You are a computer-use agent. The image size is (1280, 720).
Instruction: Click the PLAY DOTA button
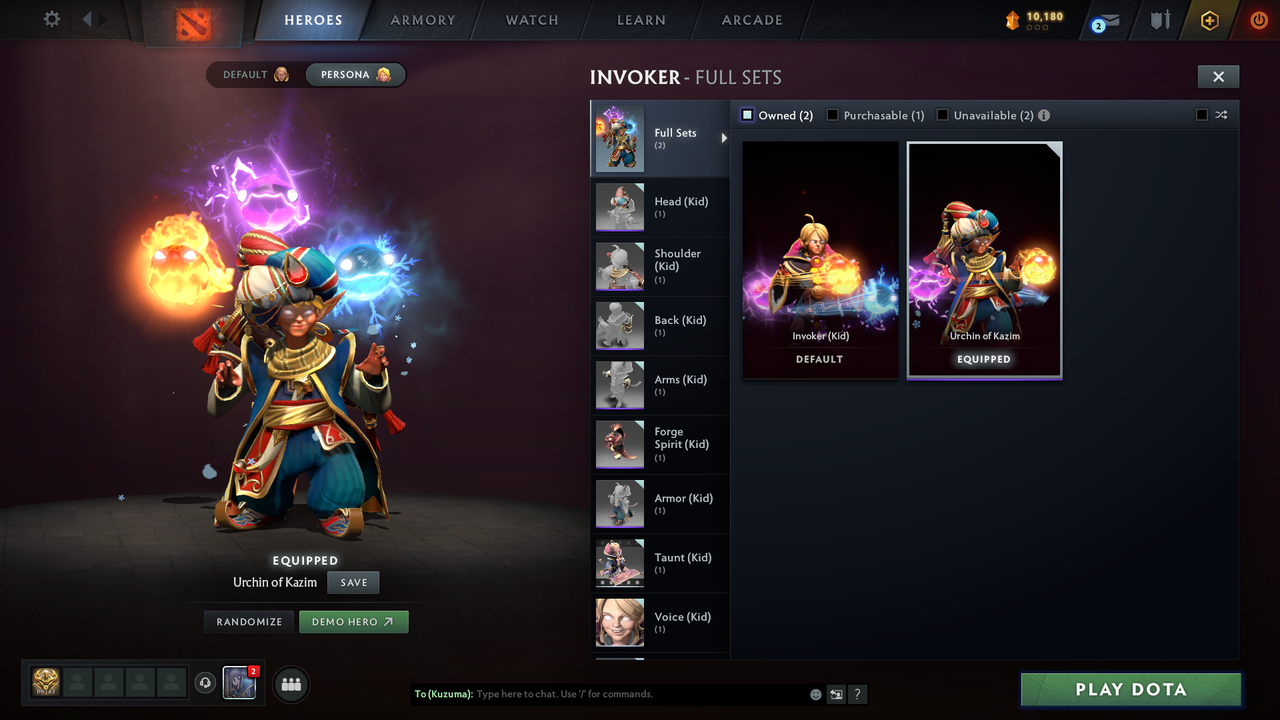(x=1129, y=689)
